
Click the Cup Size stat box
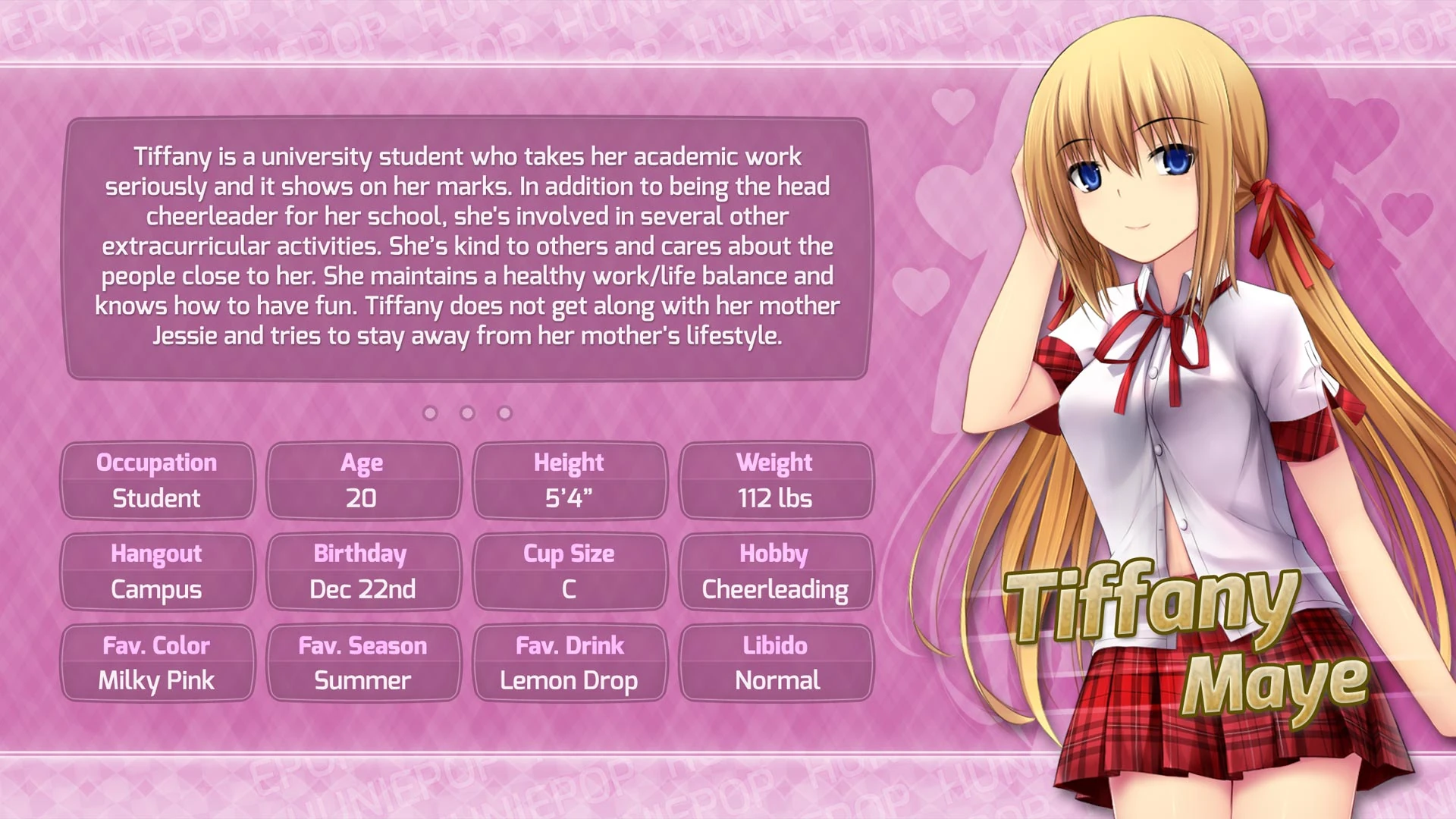[x=571, y=571]
